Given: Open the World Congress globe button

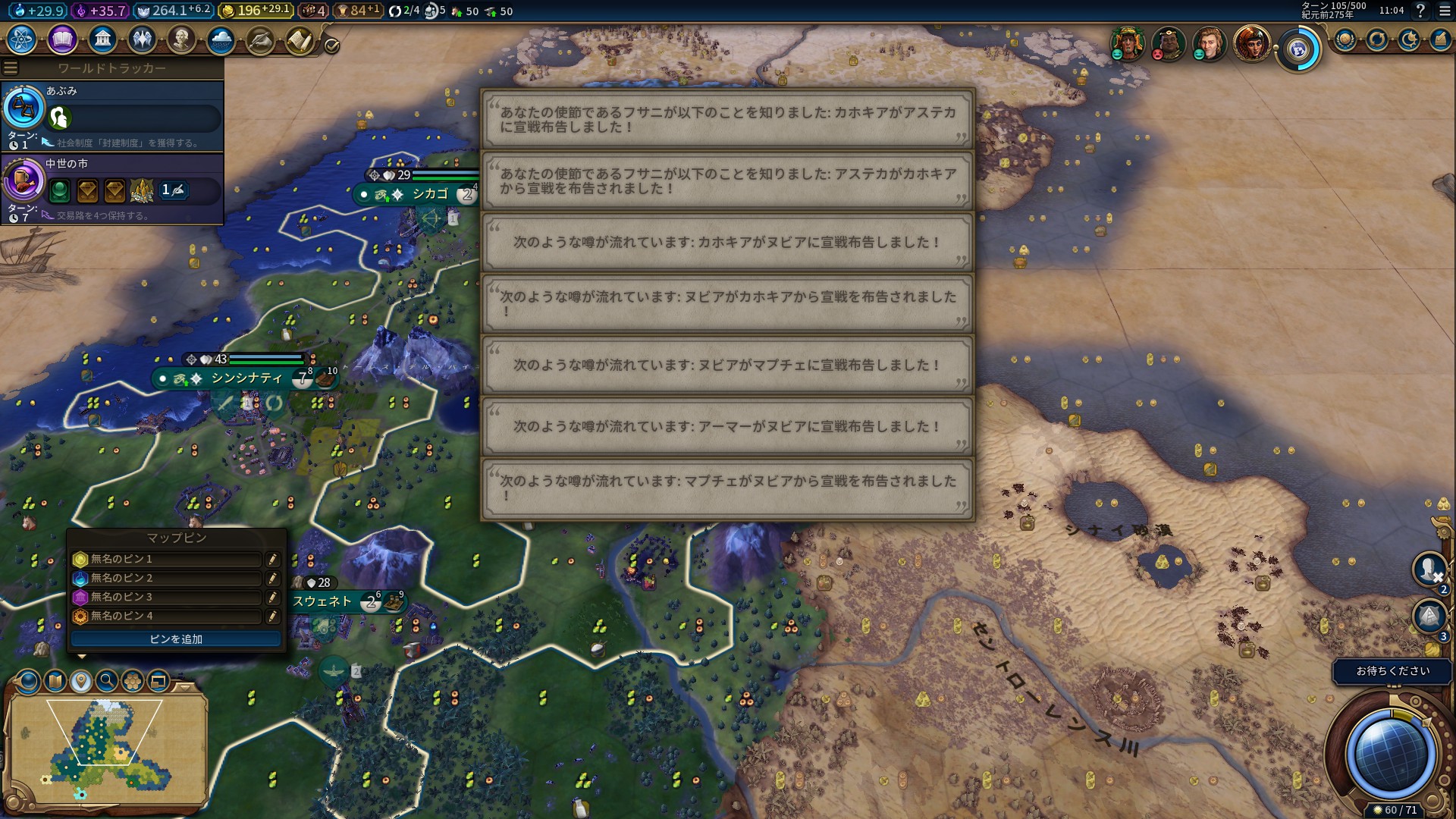Looking at the screenshot, I should click(1298, 49).
